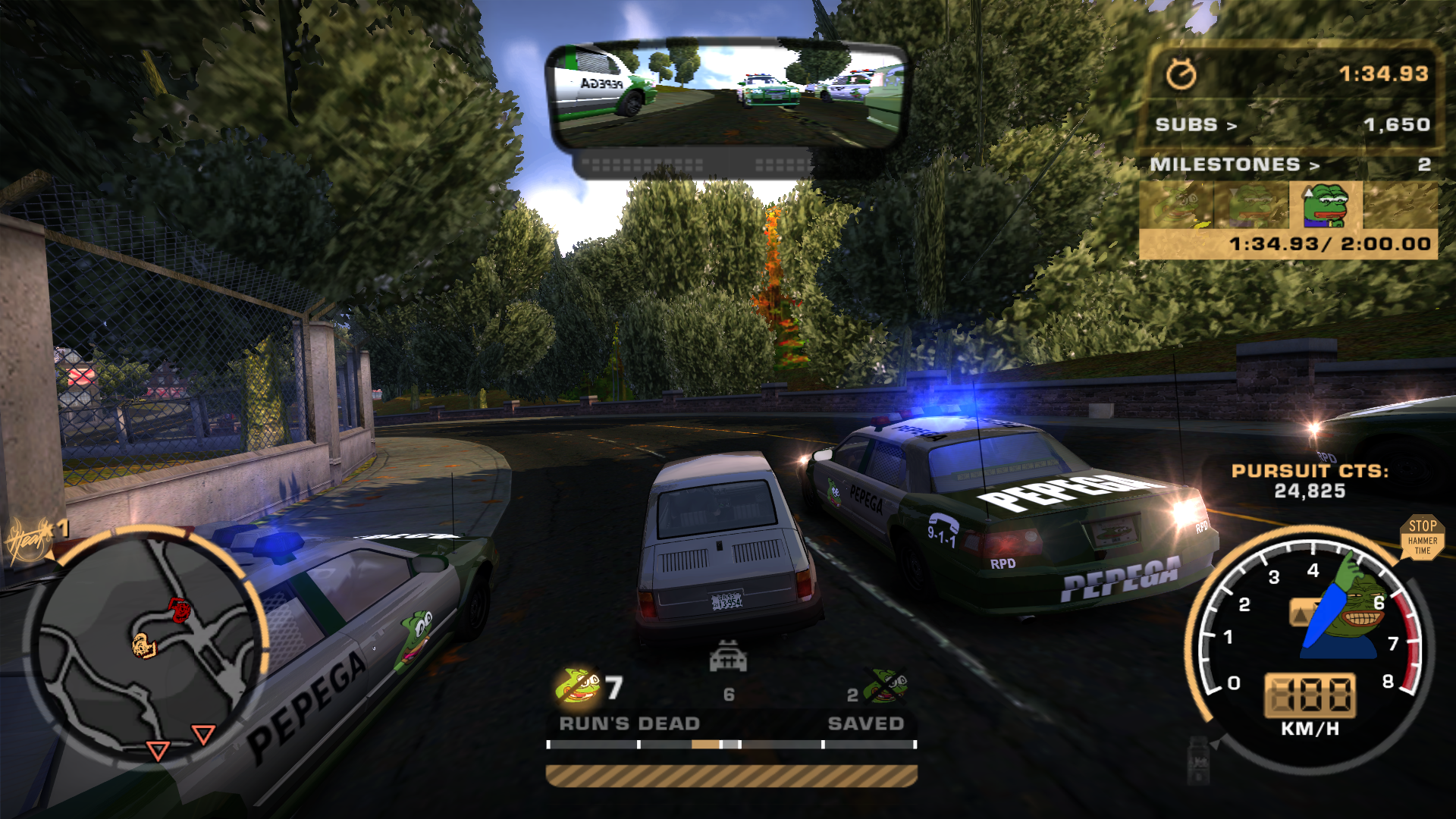
Task: Select the Saved crossed-out Pepe icon
Action: pyautogui.click(x=886, y=686)
